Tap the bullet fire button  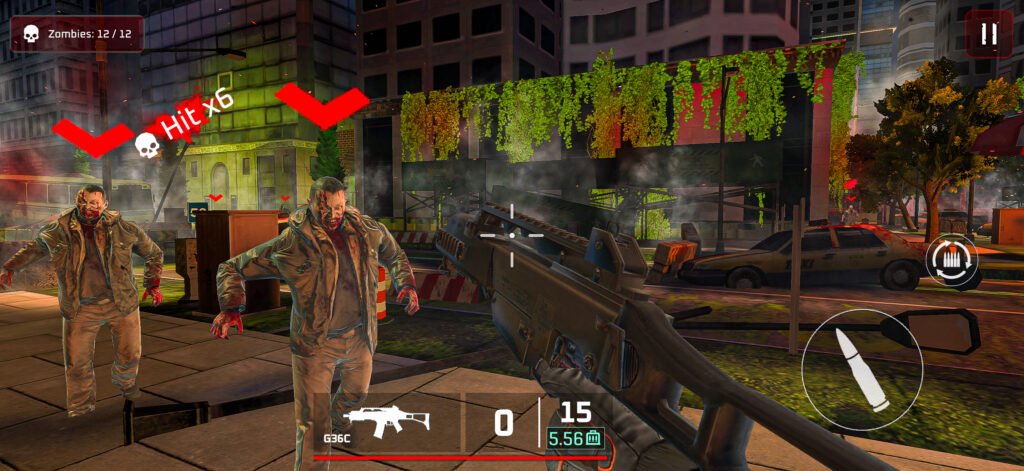862,371
